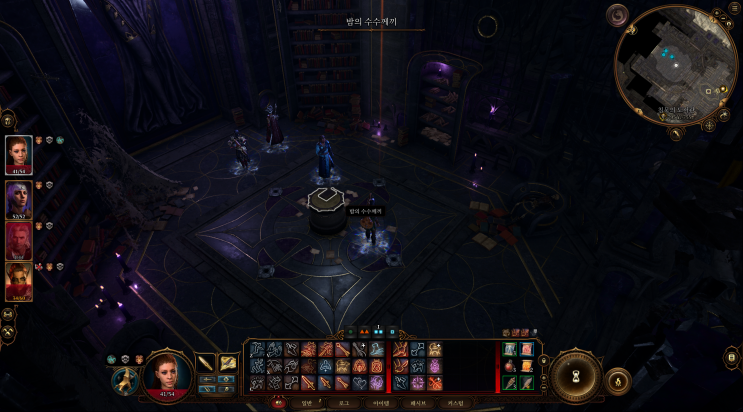Select the red-haired woman party portrait
743x412 pixels.
(x=18, y=153)
